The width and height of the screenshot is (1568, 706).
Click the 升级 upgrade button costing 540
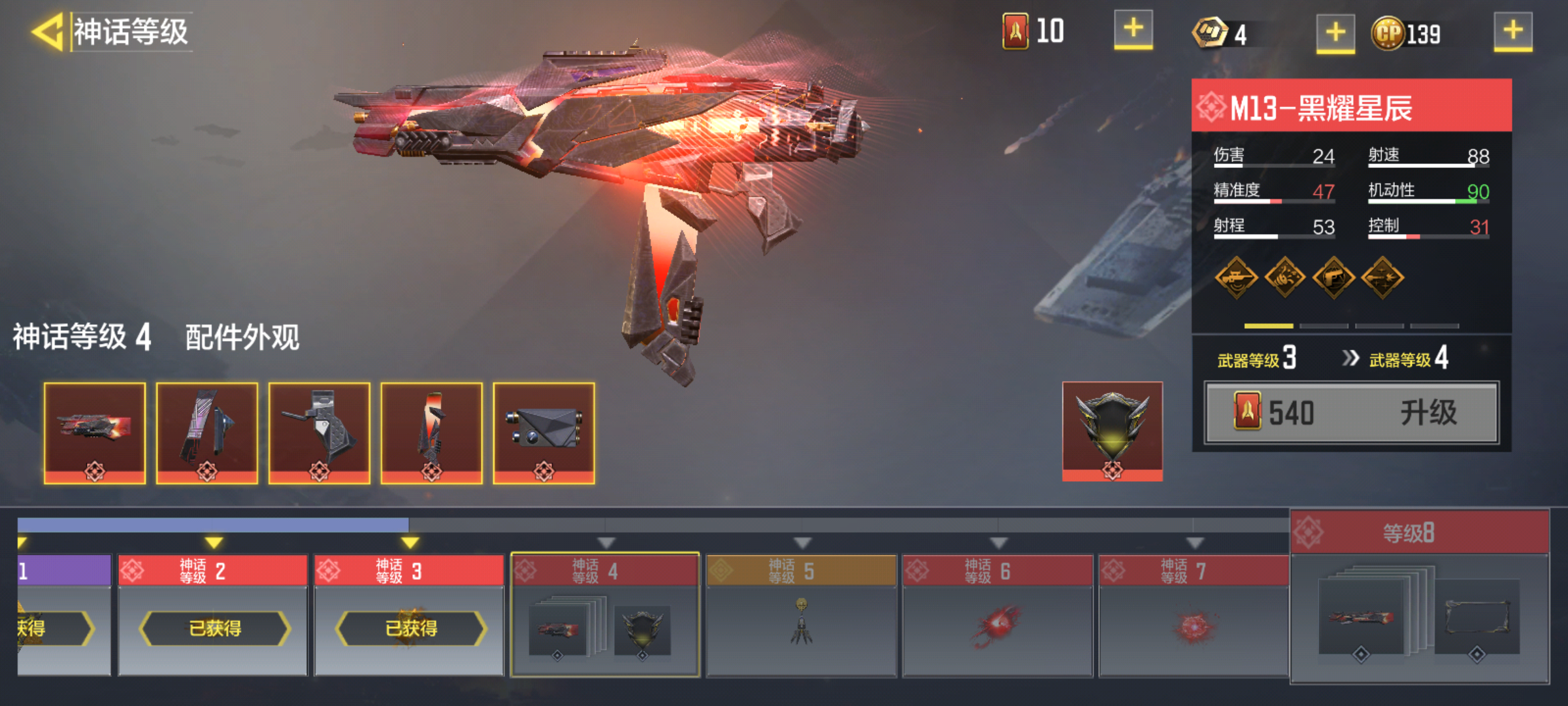(x=1352, y=413)
